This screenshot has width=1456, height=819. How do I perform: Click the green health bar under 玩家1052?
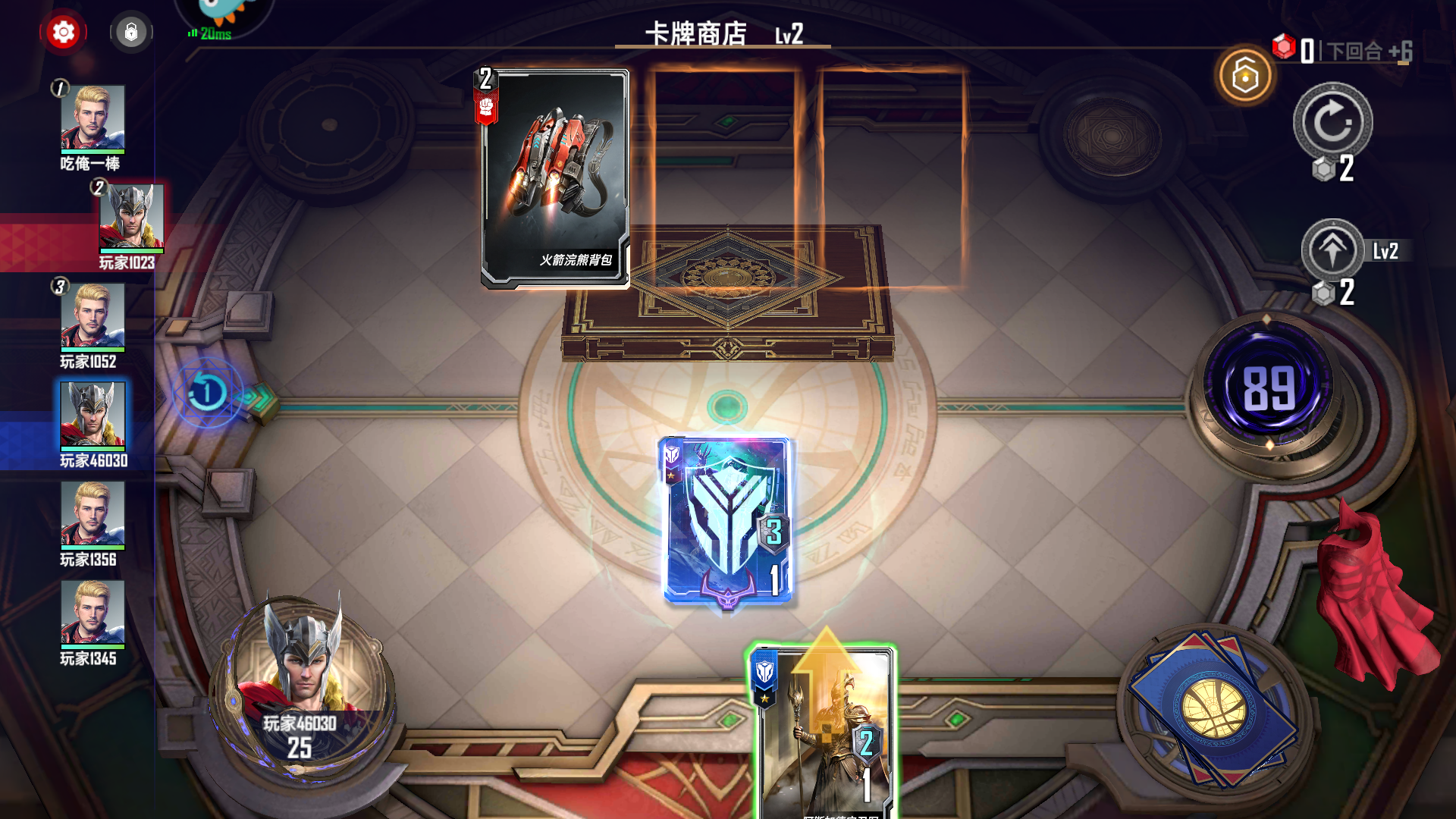(91, 349)
